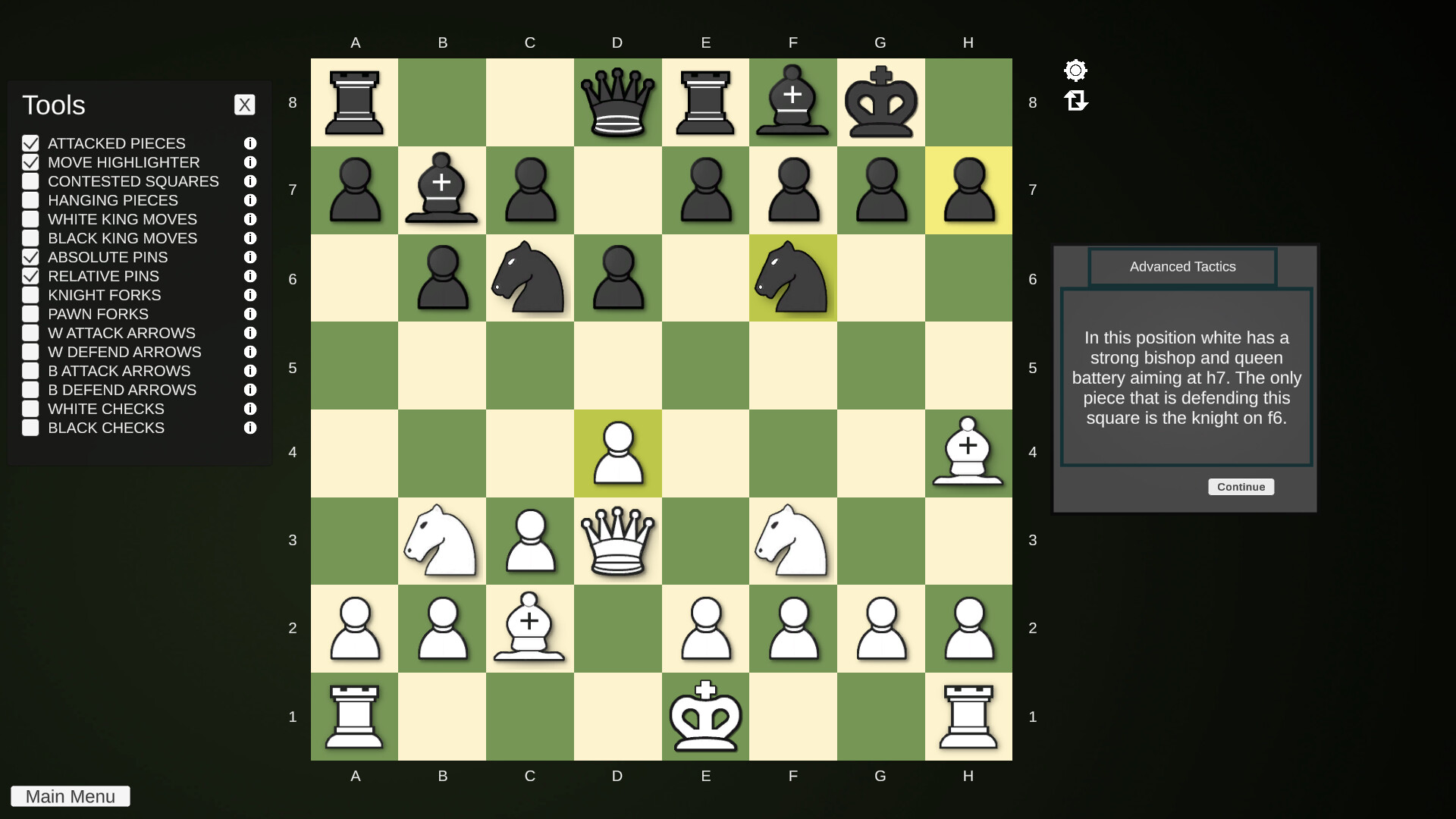The width and height of the screenshot is (1456, 819).
Task: Open info for RELATIVE PINS
Action: pyautogui.click(x=250, y=276)
